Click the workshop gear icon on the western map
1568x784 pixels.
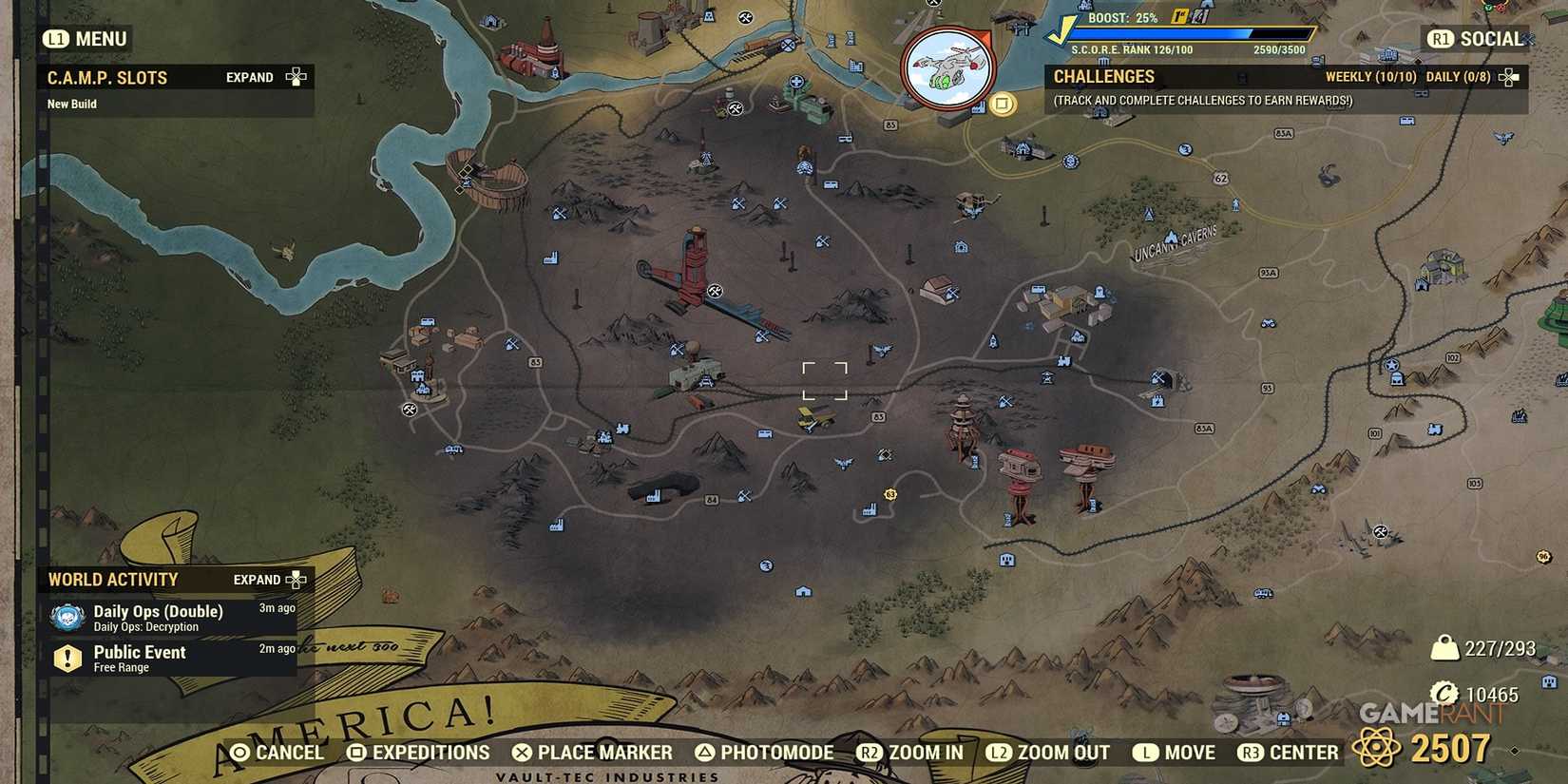click(x=408, y=410)
